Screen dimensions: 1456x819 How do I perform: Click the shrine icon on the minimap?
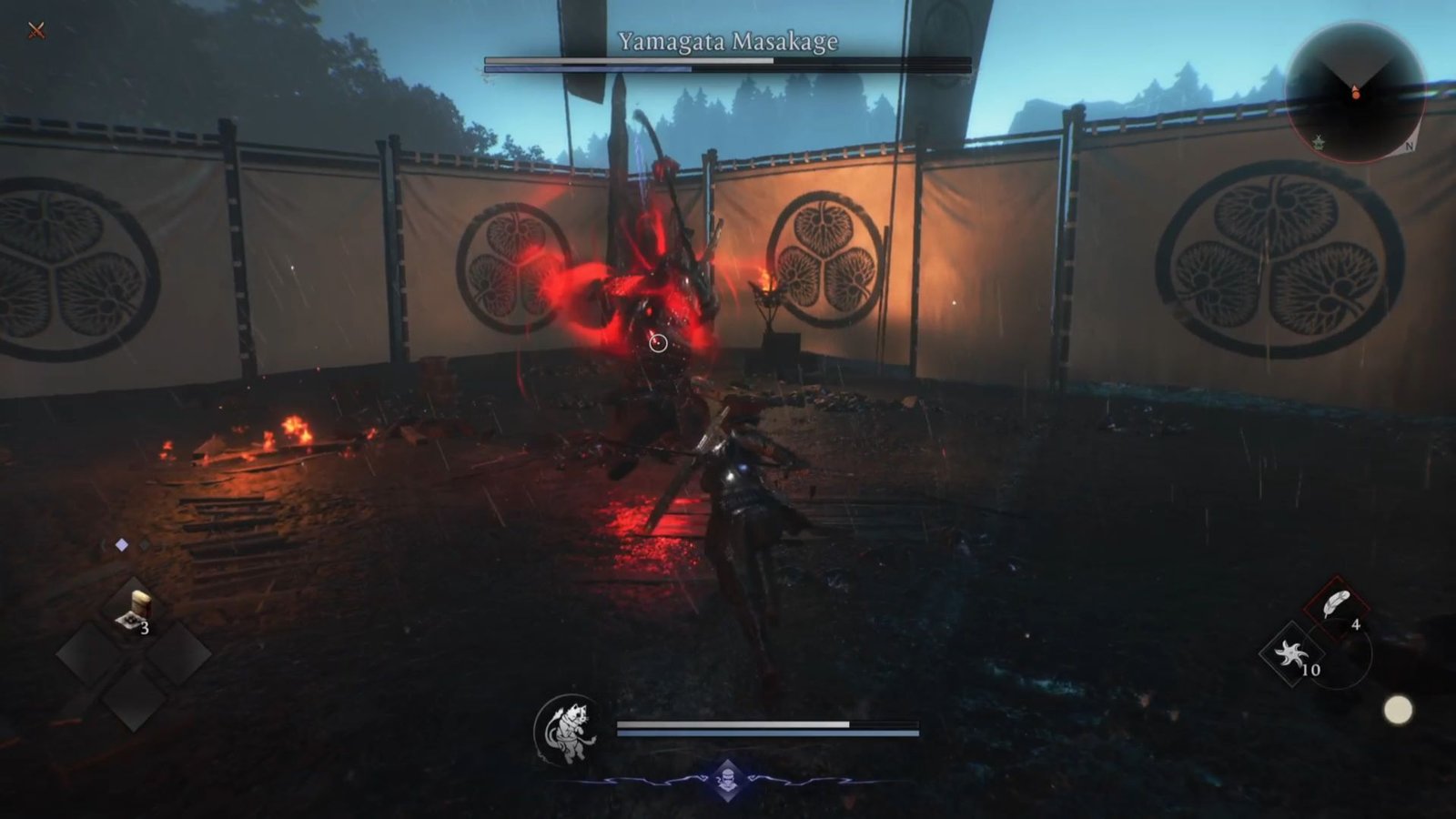tap(1319, 142)
